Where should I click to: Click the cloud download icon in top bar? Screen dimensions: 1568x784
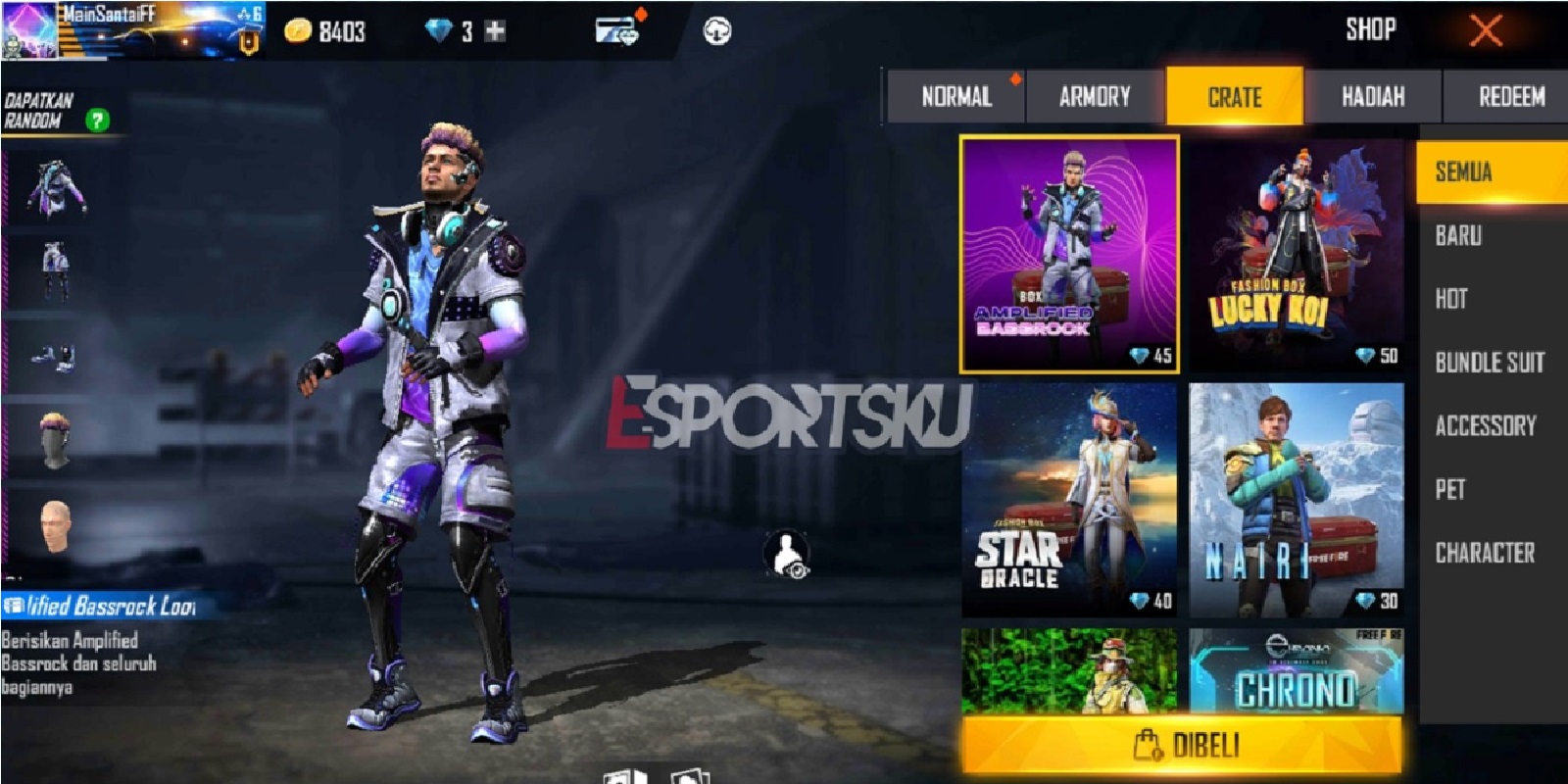coord(718,32)
